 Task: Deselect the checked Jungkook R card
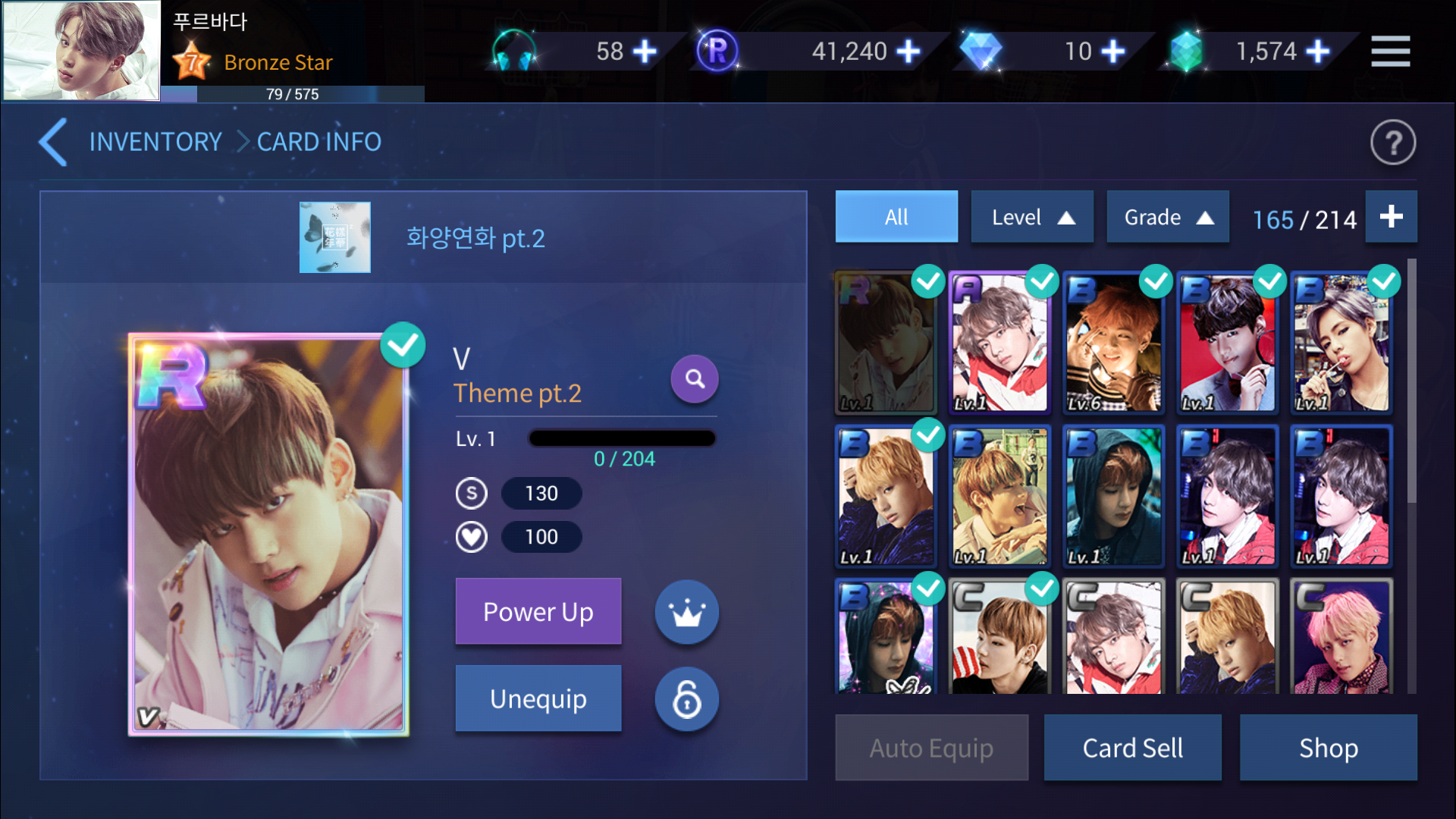(928, 281)
